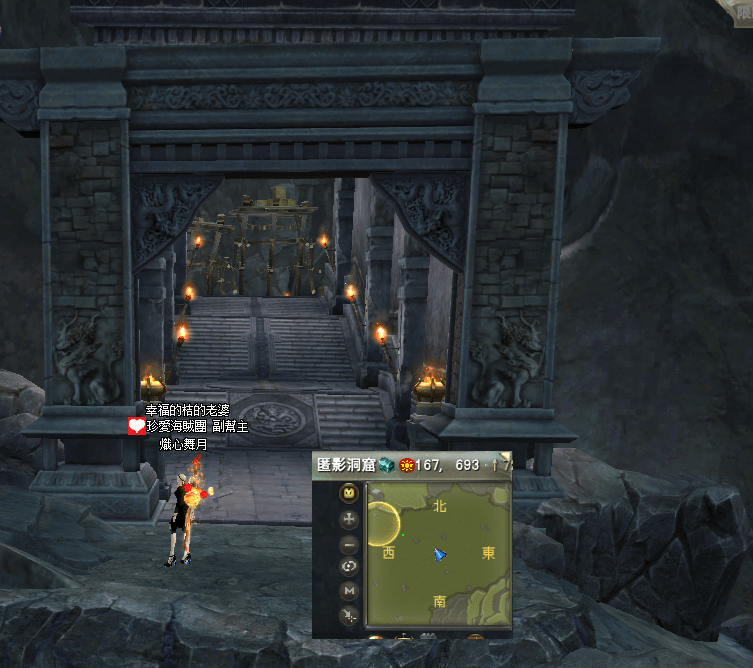
Task: Click the teal treasure chest icon beside 匿影洞窟
Action: click(x=386, y=465)
